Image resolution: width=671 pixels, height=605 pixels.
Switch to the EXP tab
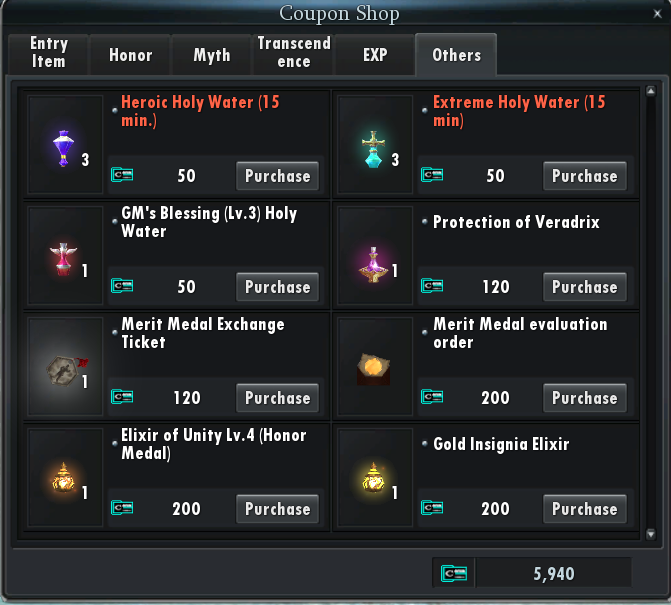[375, 55]
